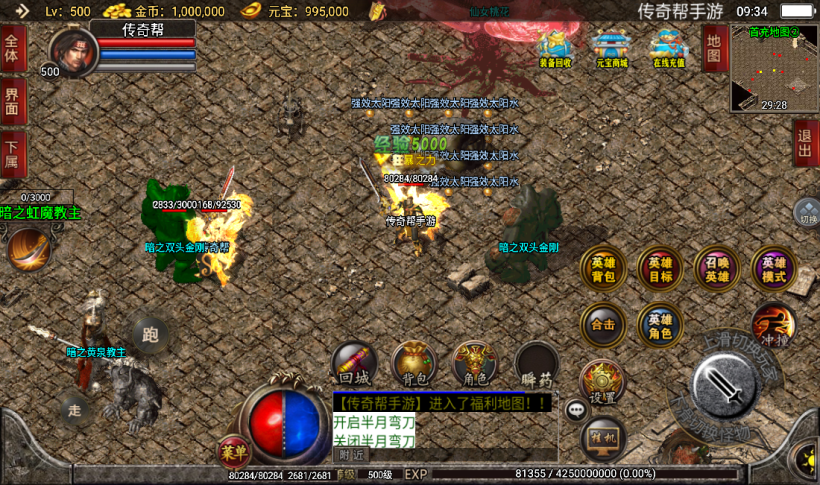Toggle the 英雄模式 hero mode button

coord(773,270)
